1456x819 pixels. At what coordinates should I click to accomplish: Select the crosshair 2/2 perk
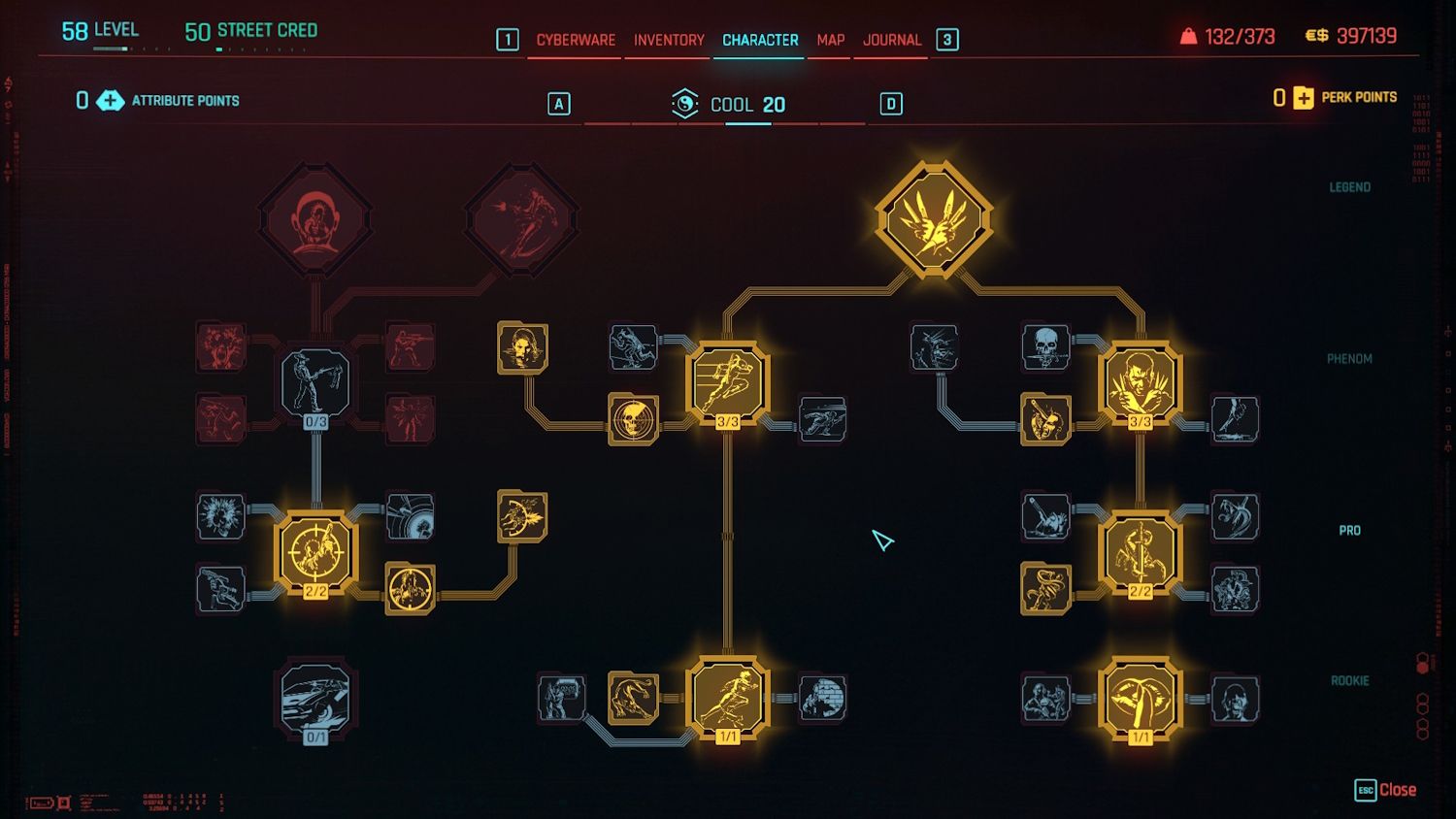[315, 551]
